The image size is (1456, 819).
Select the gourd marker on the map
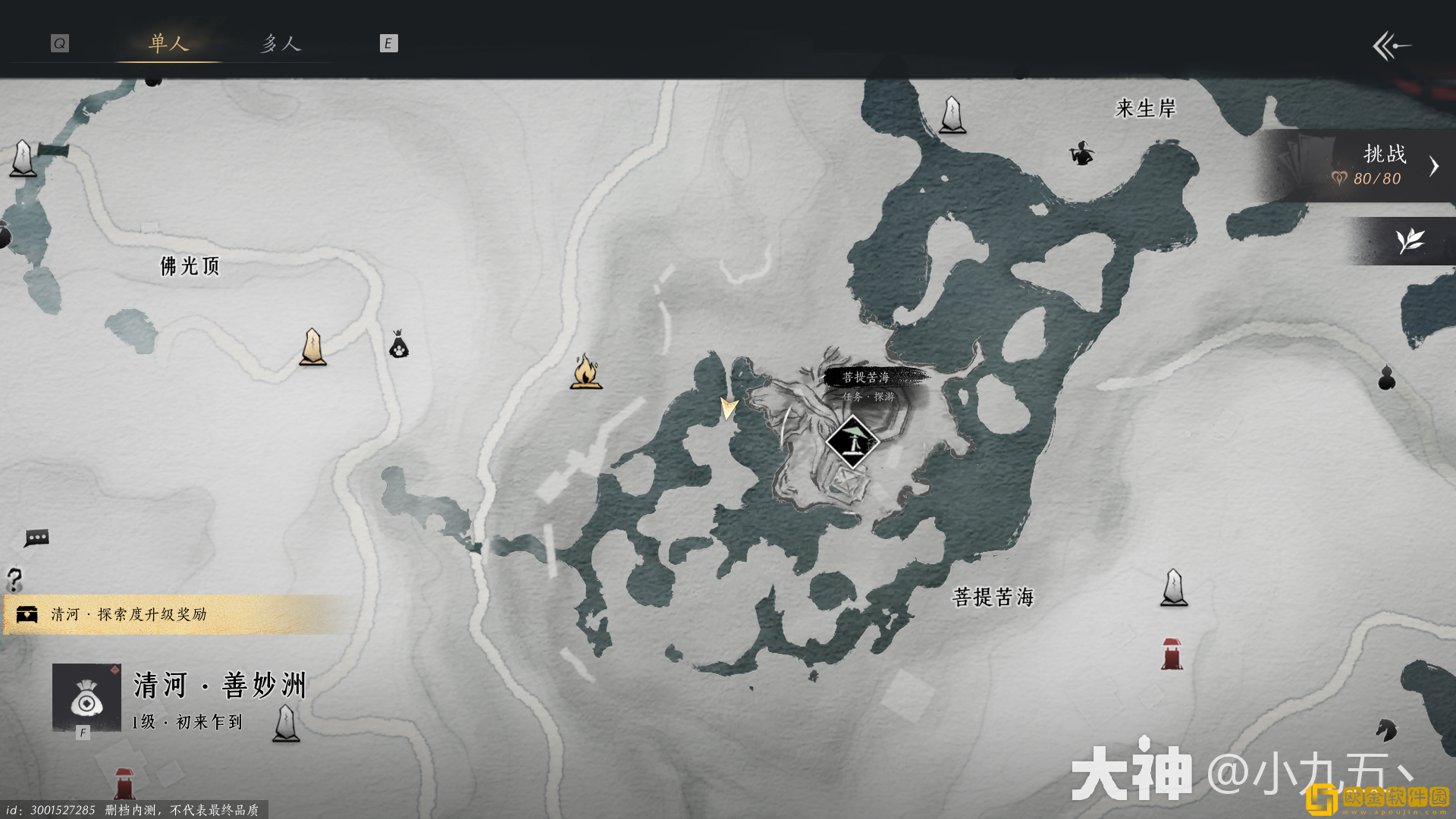coord(1386,377)
